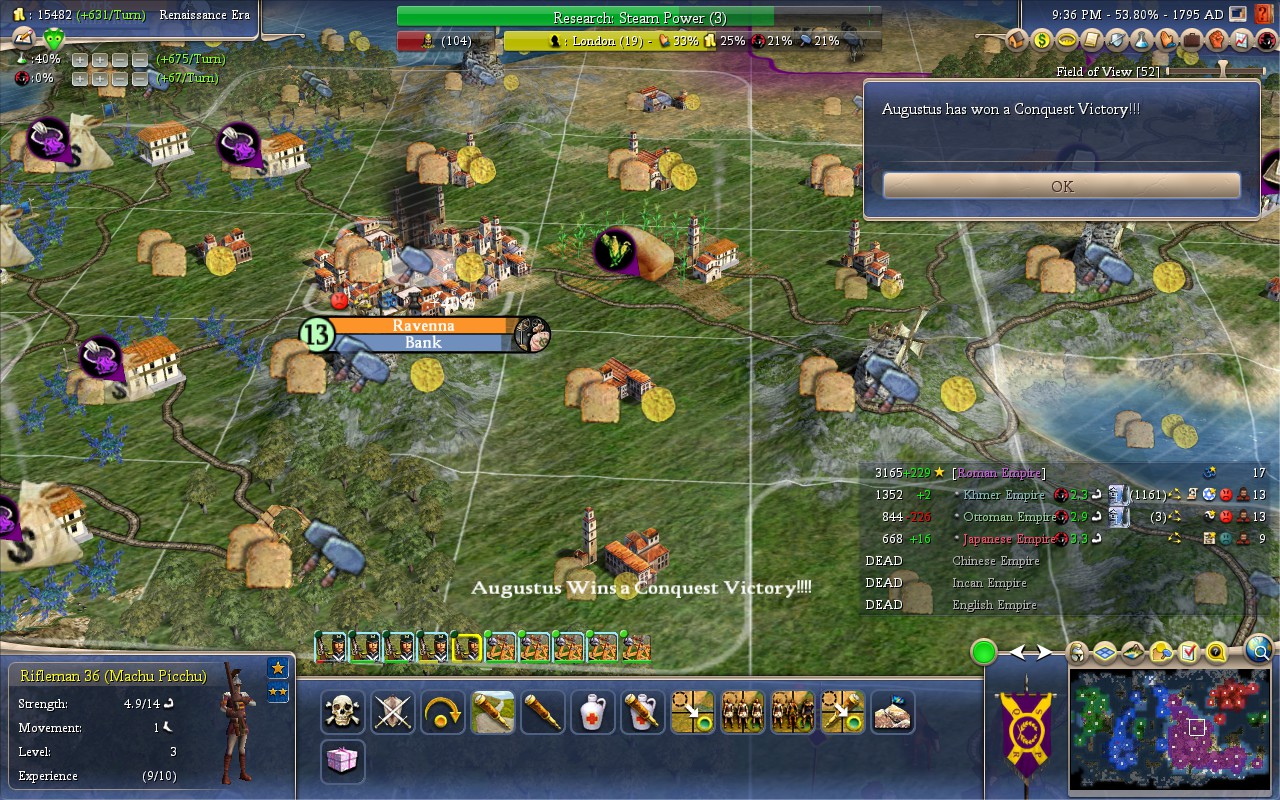This screenshot has width=1280, height=800.
Task: Heal the Rifleman using the medic icon
Action: (x=592, y=712)
